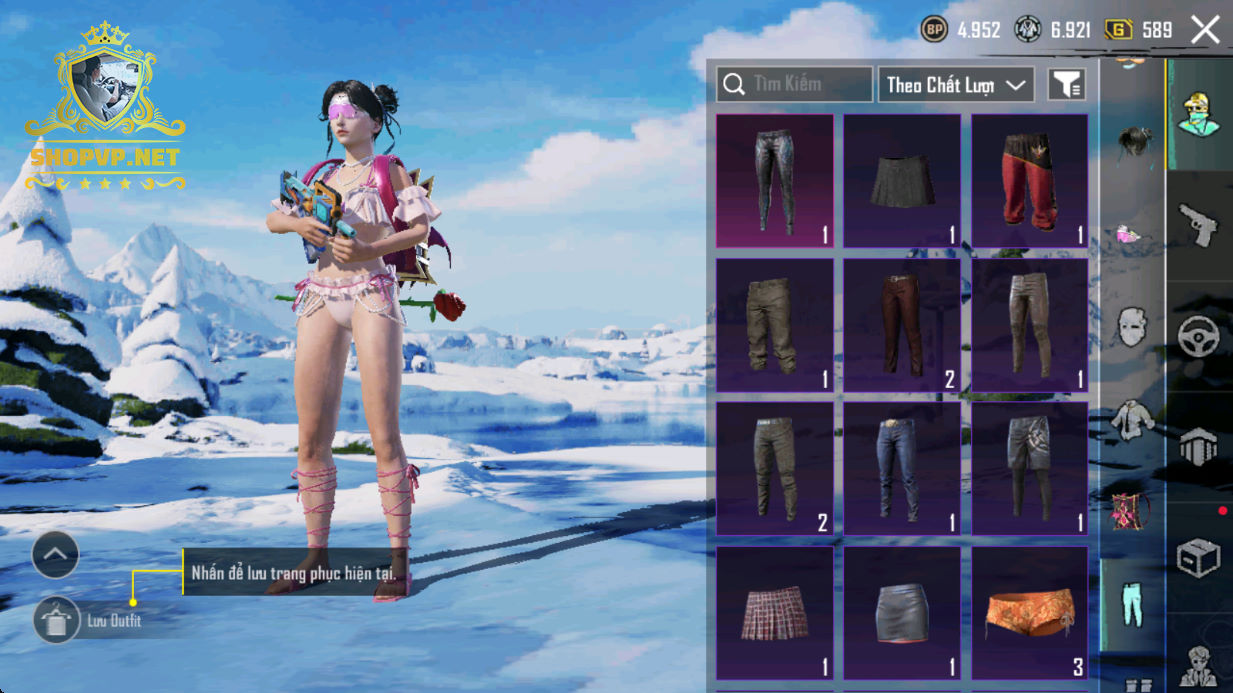
Task: Save outfit with Lưu Outfit button
Action: pos(57,621)
